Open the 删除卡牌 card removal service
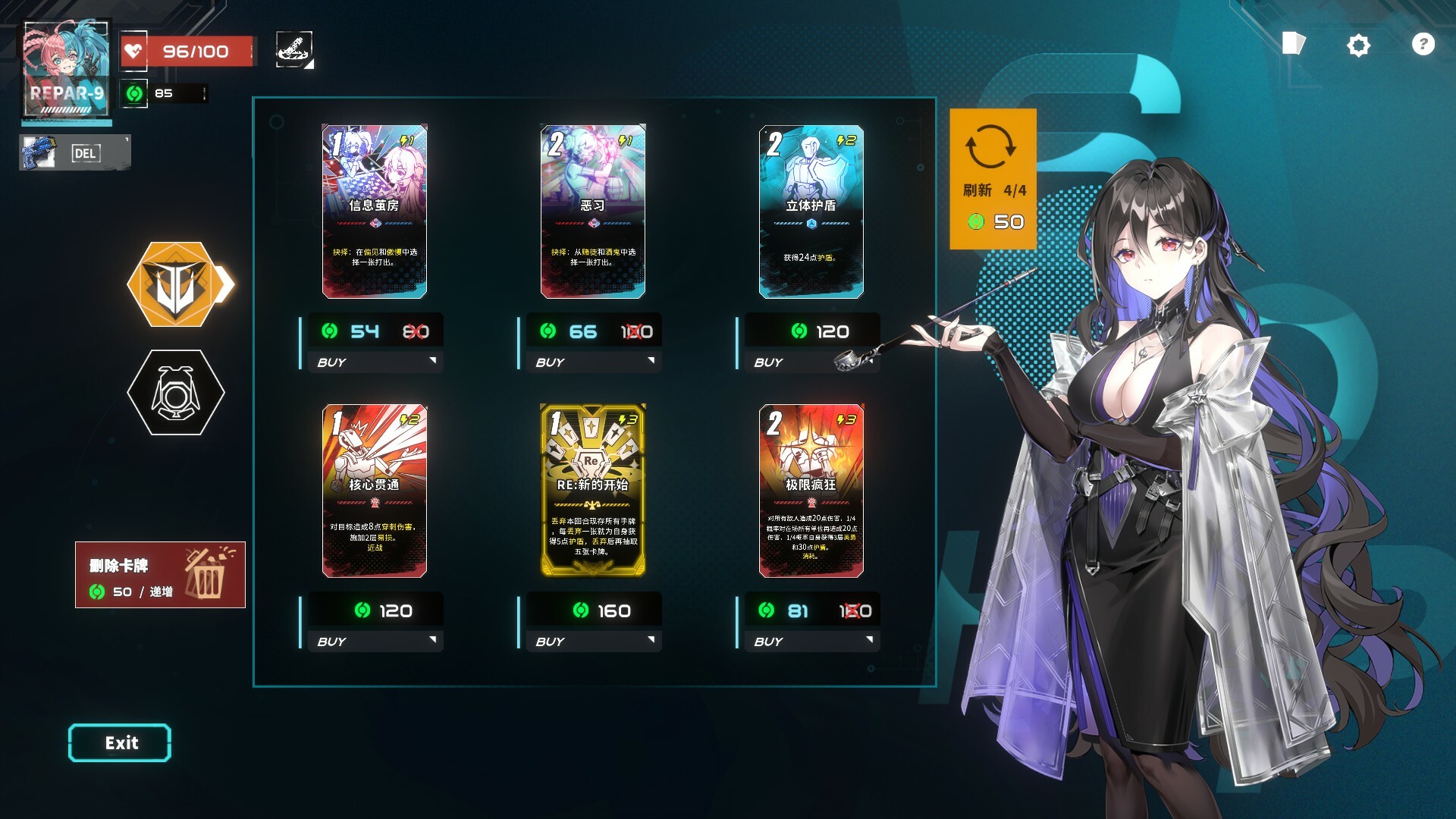 point(160,575)
